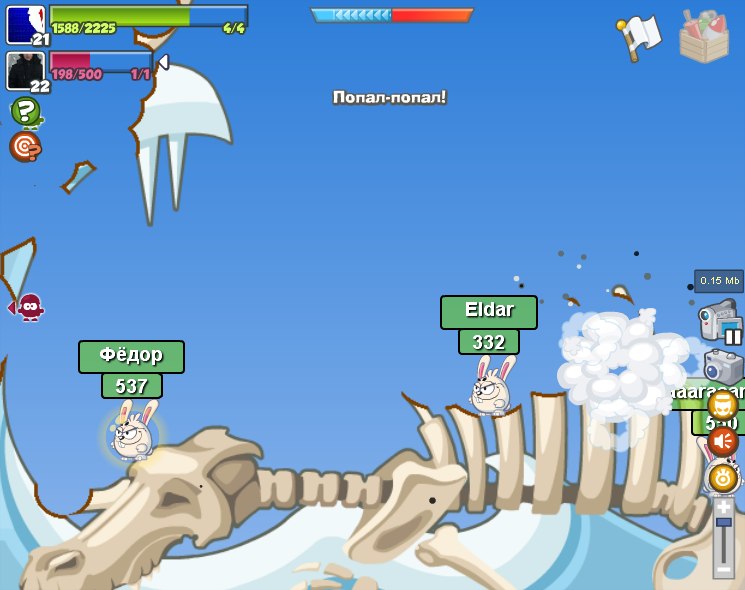
Task: Click the orange target hint icon
Action: (25, 146)
